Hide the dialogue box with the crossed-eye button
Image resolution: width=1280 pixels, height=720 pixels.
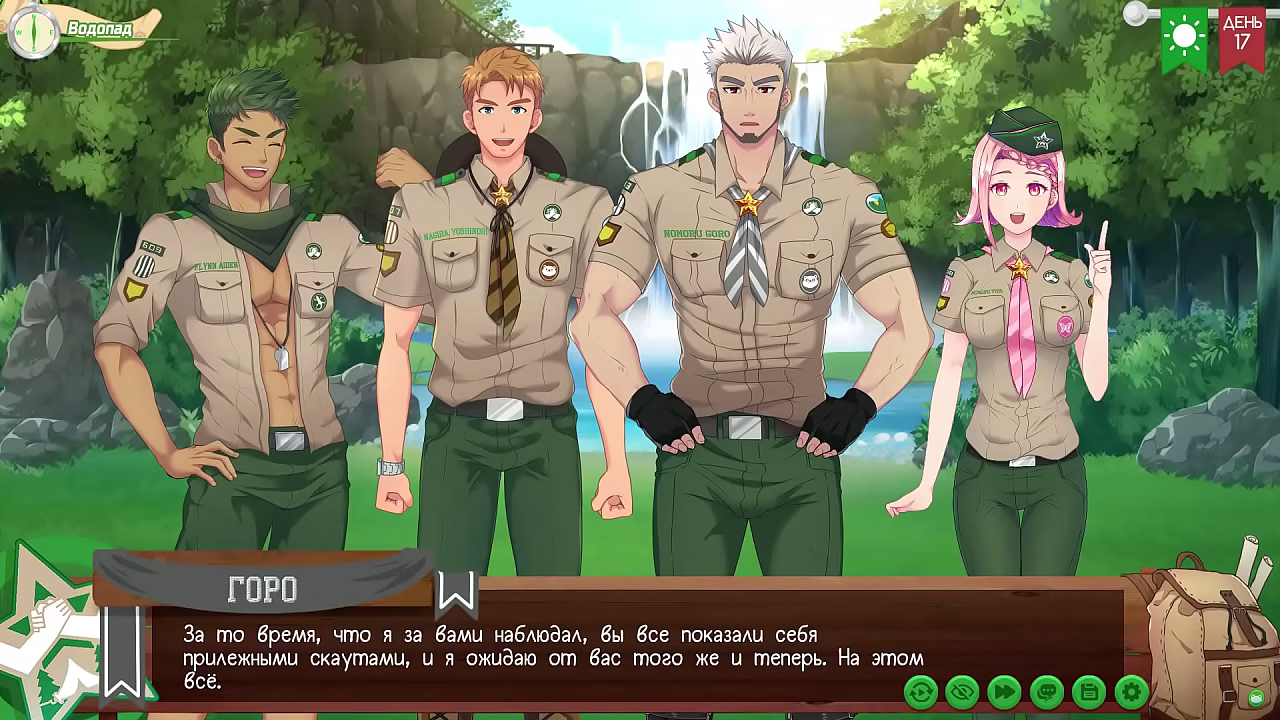tap(963, 691)
